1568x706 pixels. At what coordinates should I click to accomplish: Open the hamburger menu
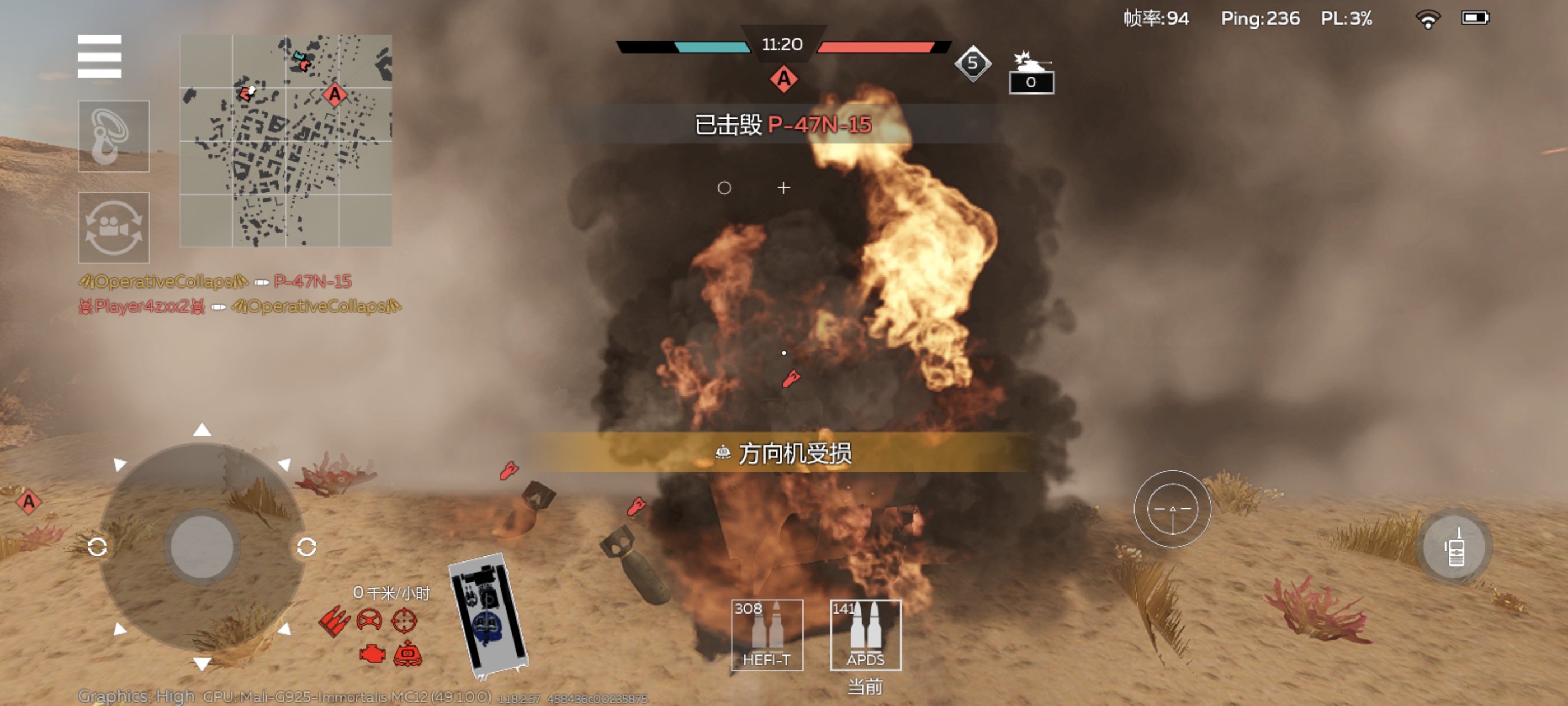99,57
